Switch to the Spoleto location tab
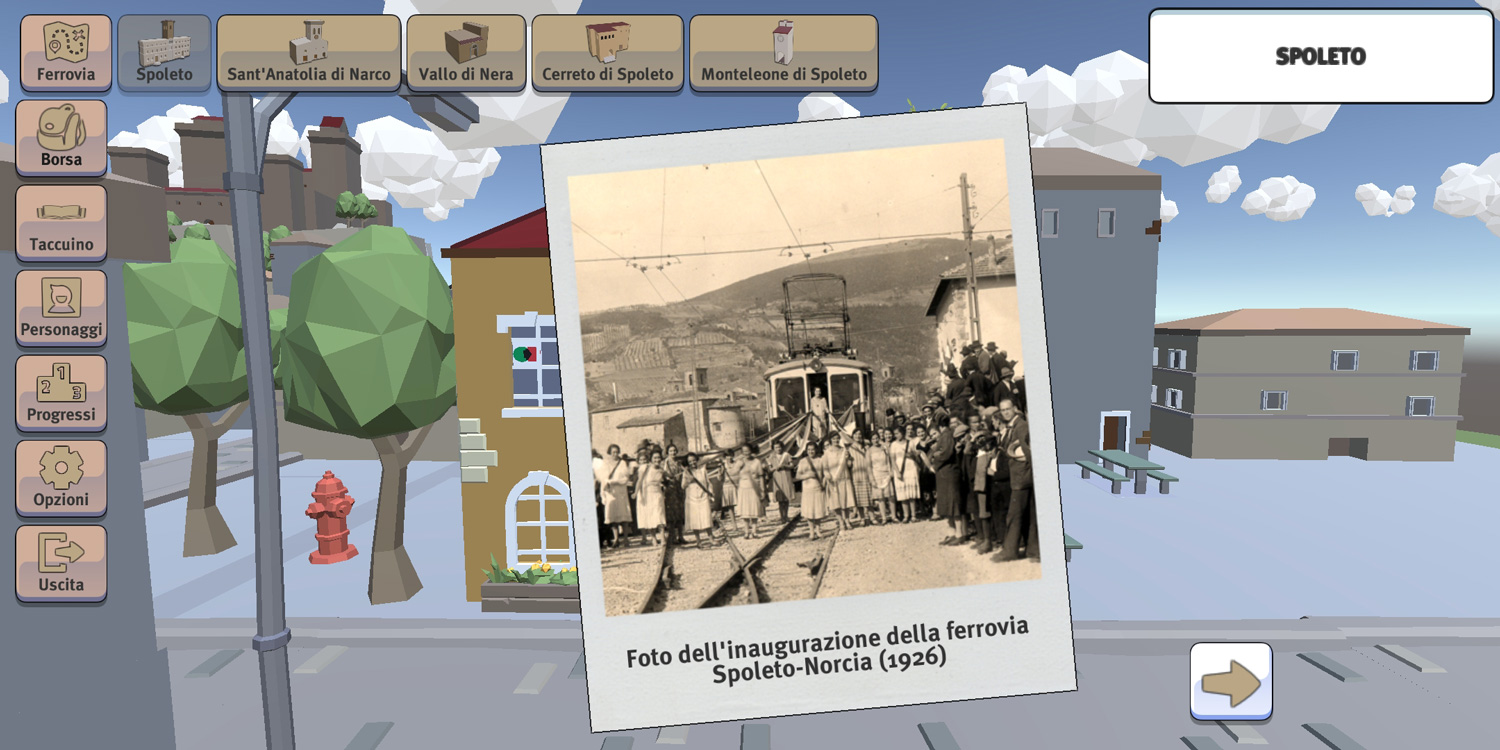 pyautogui.click(x=164, y=52)
